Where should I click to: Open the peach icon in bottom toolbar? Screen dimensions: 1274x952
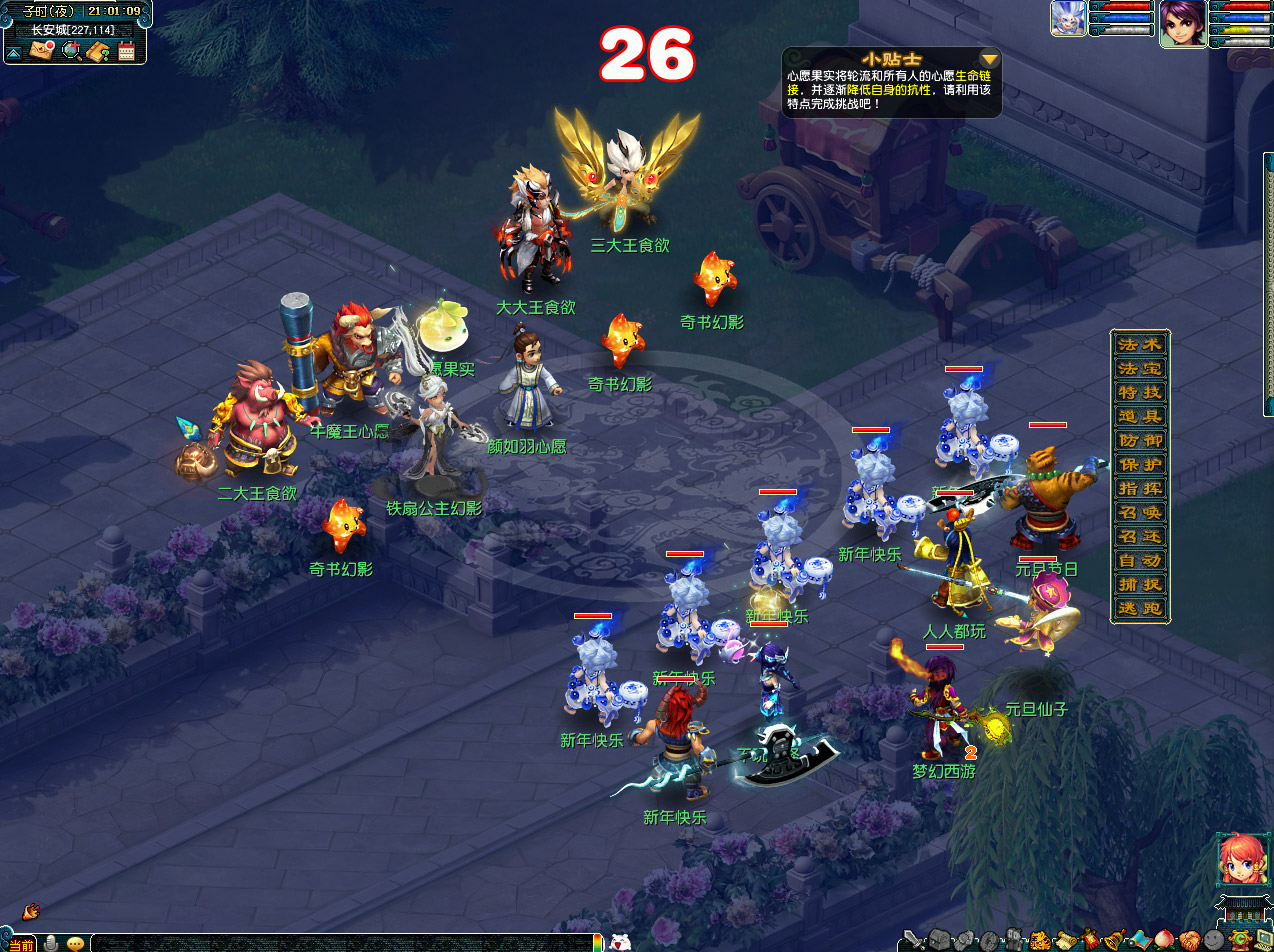point(1164,940)
